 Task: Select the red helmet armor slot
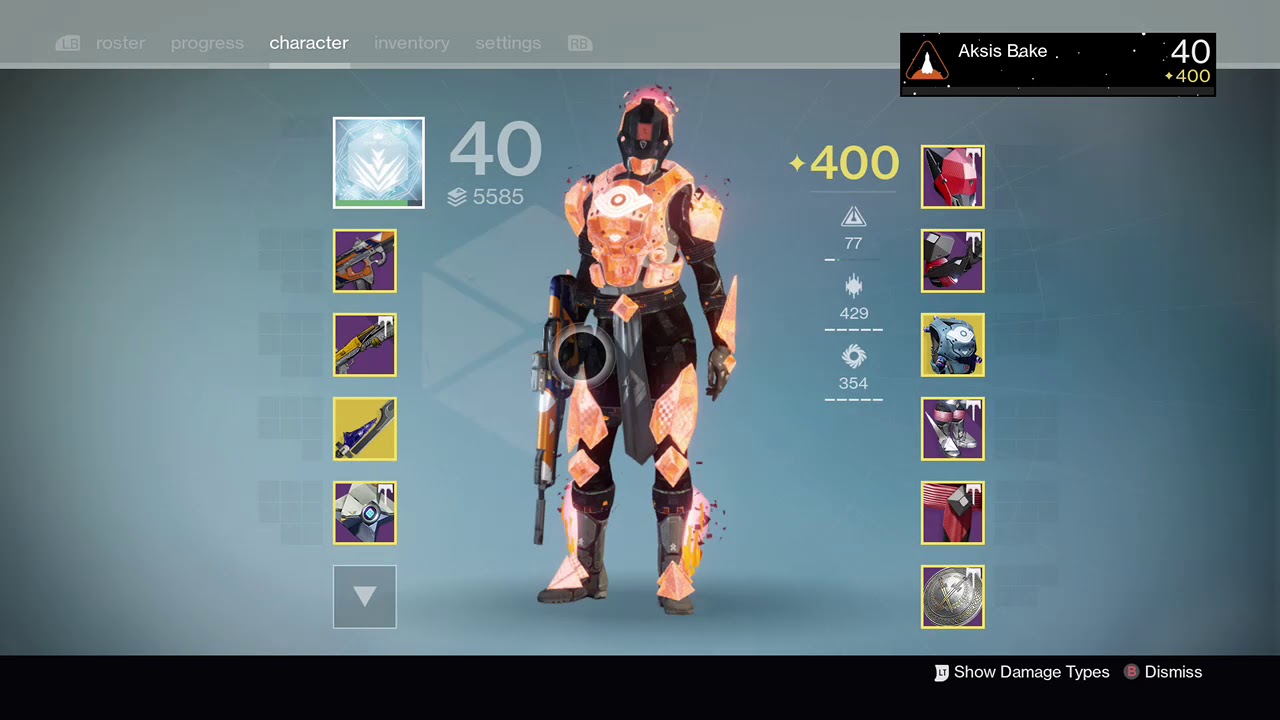(x=952, y=177)
